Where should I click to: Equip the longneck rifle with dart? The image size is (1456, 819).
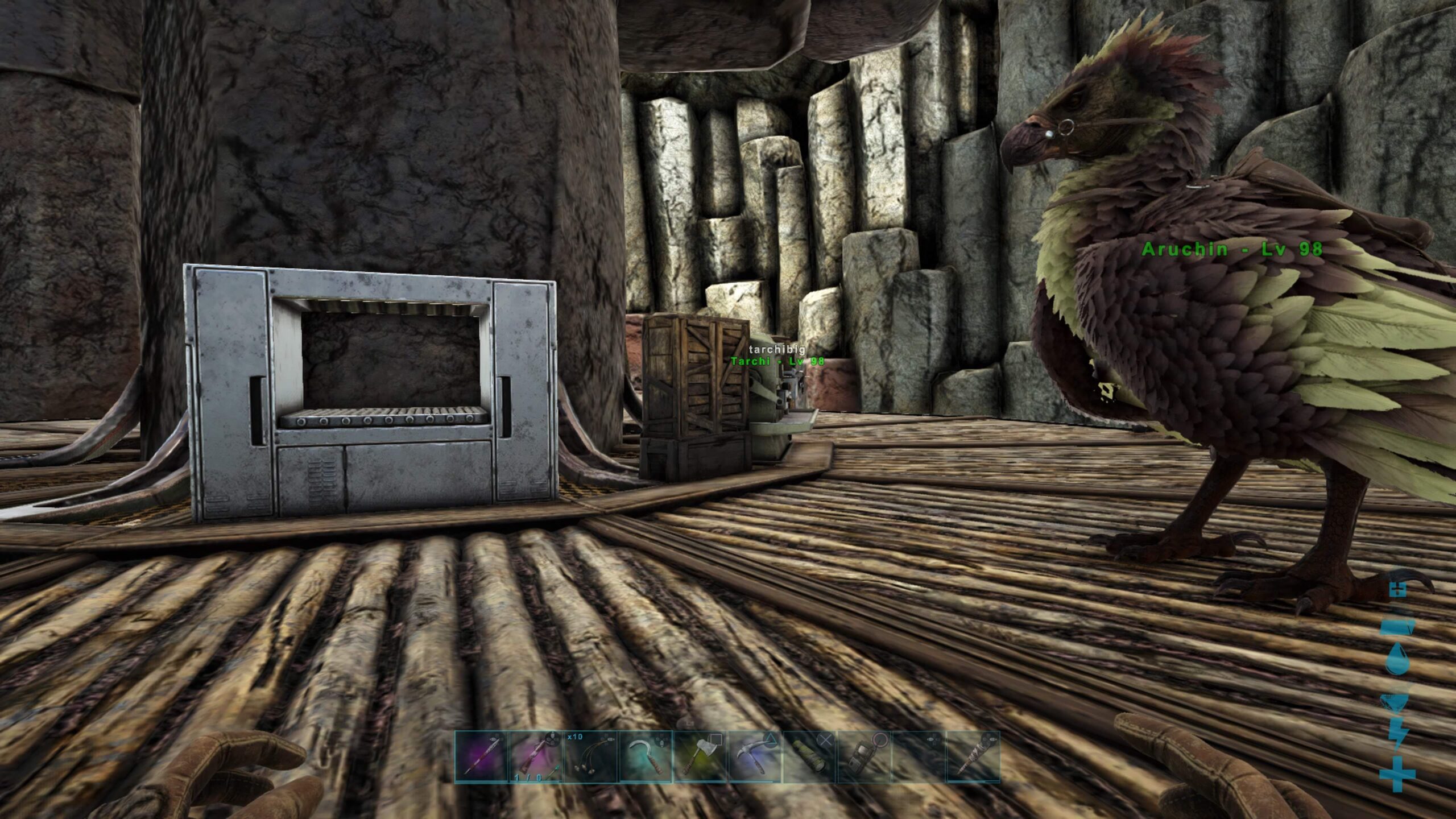click(x=536, y=758)
